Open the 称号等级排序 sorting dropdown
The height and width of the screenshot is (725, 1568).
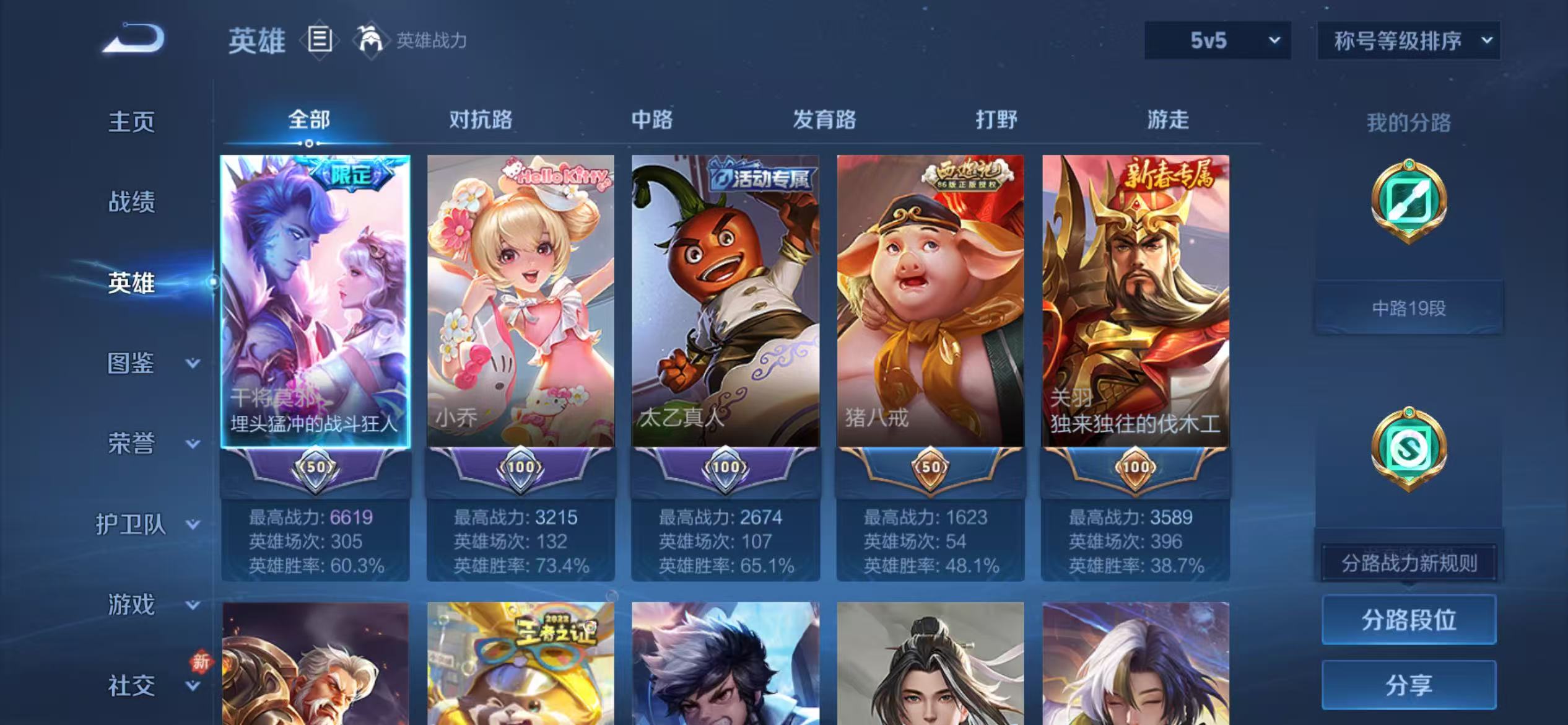coord(1408,41)
